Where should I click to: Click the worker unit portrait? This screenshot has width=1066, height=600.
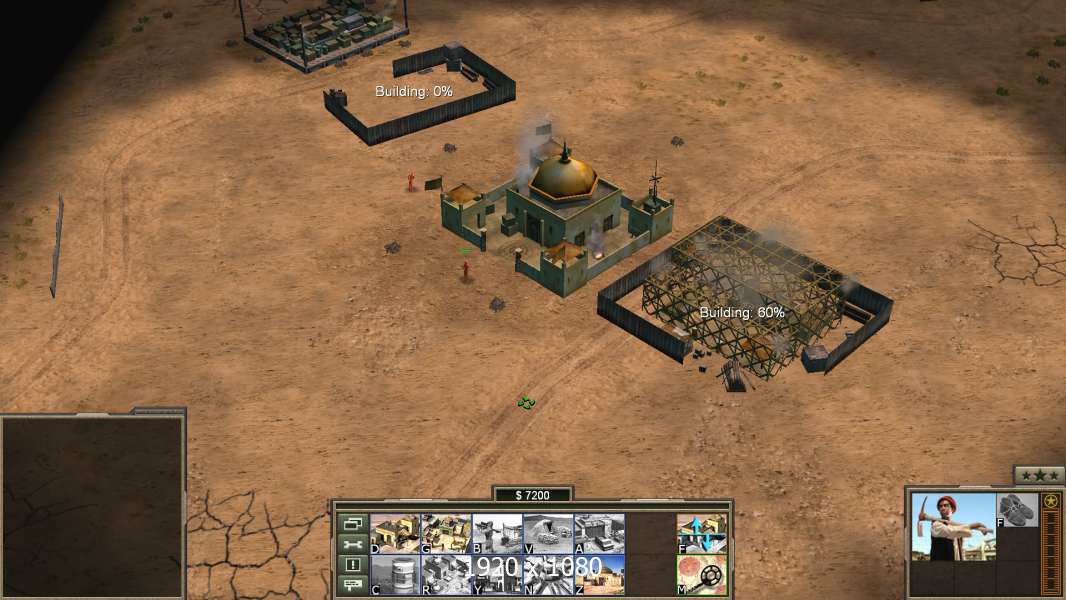953,526
